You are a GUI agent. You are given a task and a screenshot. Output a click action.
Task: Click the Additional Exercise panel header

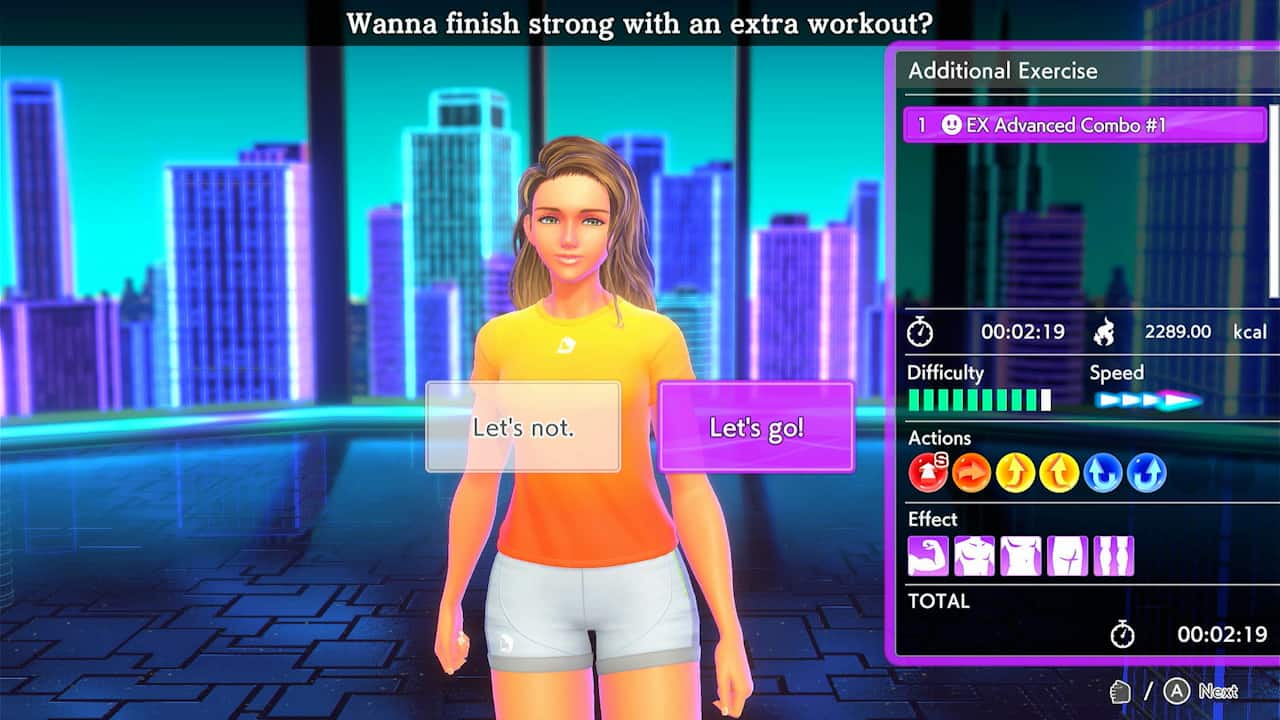(1001, 71)
